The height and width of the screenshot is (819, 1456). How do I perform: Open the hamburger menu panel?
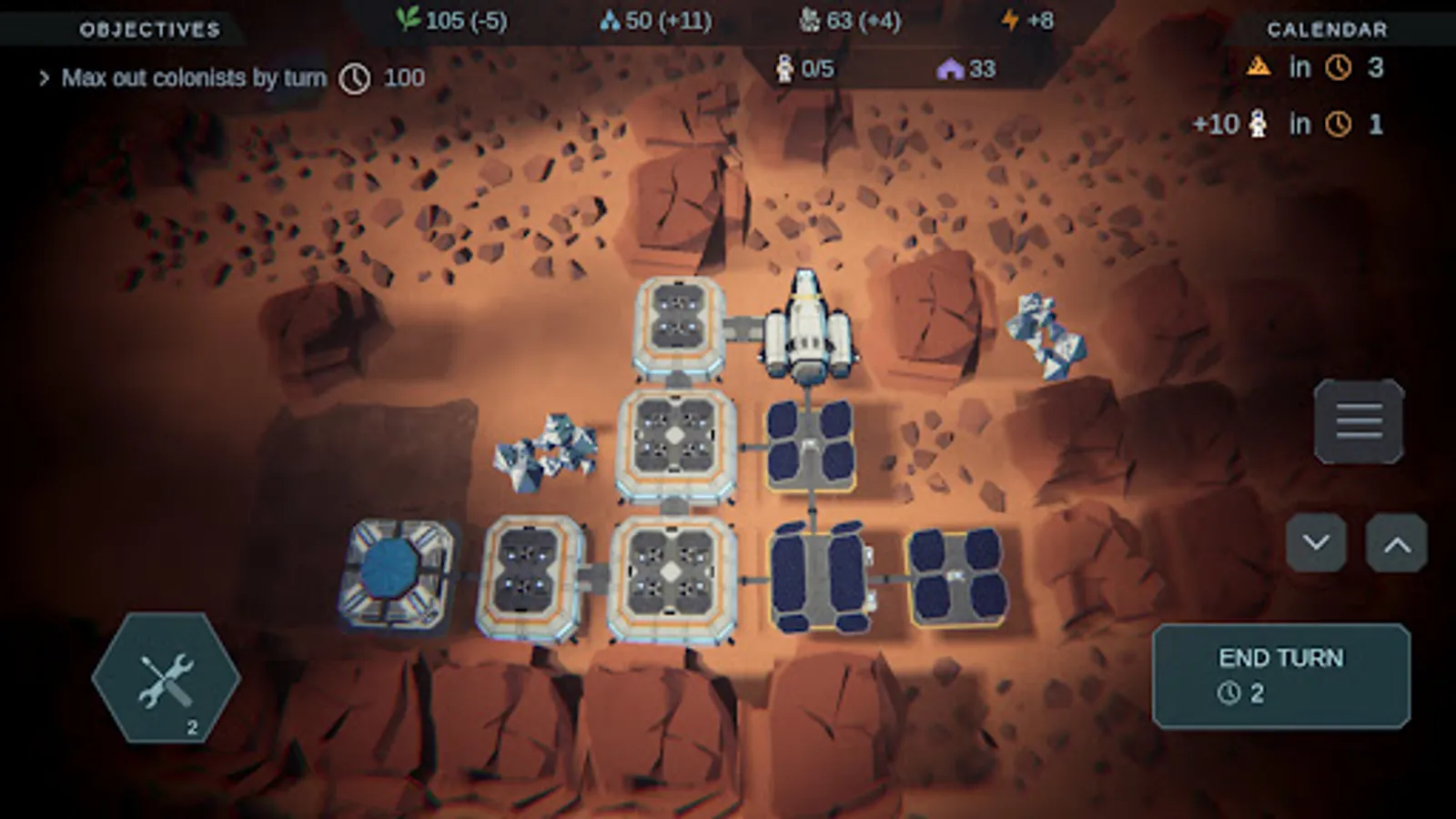pos(1358,420)
